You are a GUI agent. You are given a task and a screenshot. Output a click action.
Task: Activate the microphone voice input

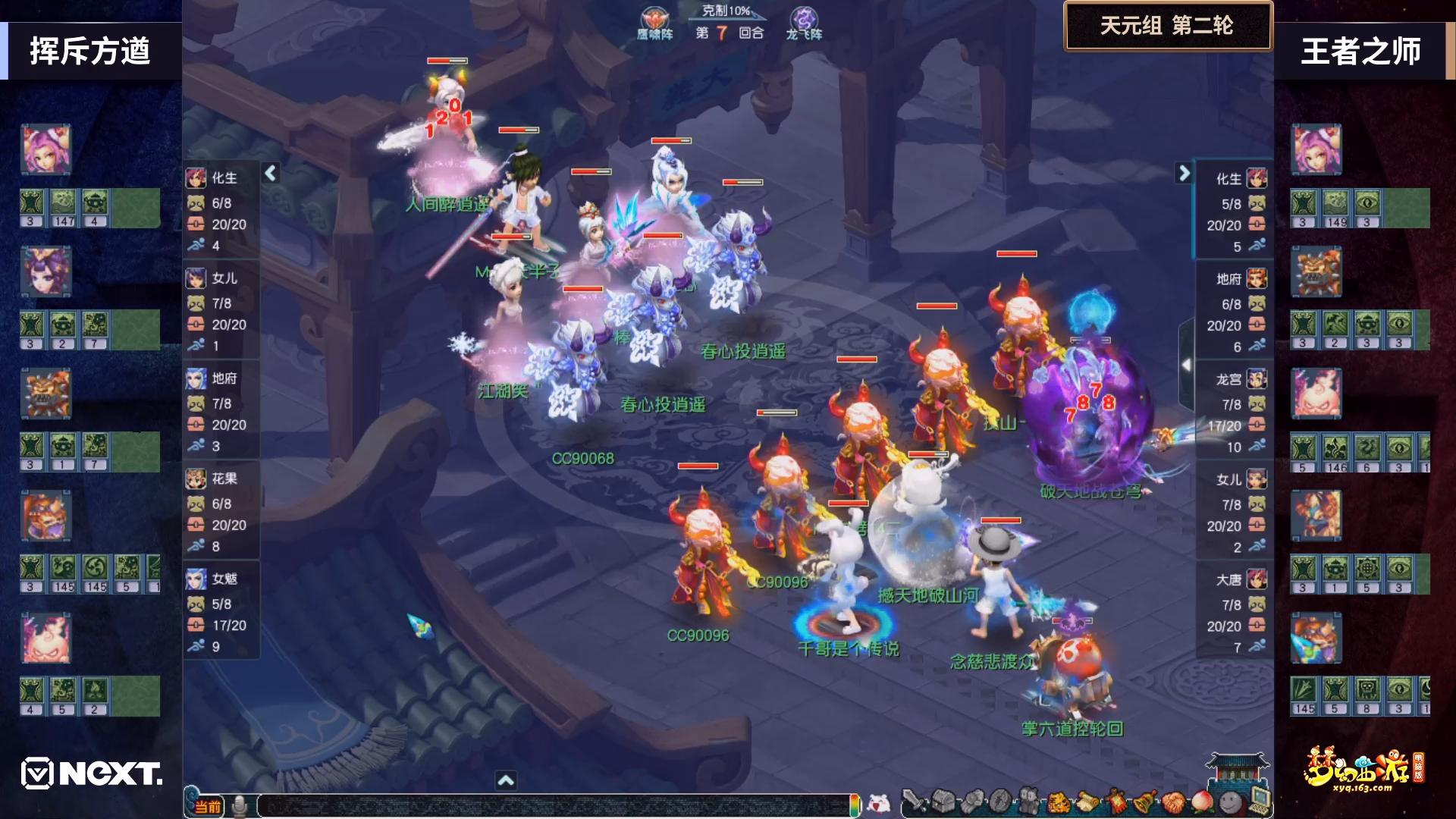[240, 806]
